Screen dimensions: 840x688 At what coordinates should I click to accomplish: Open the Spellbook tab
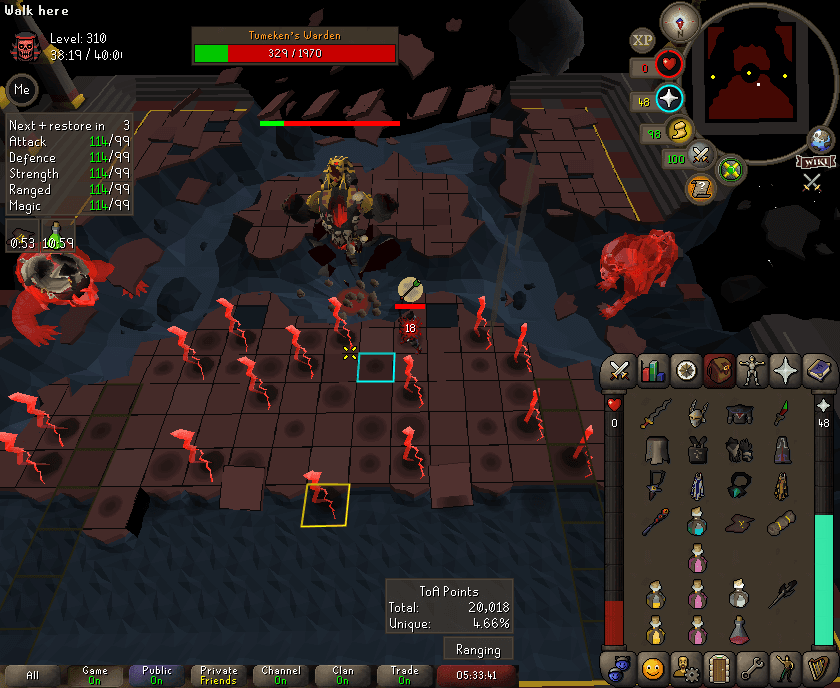pyautogui.click(x=821, y=371)
